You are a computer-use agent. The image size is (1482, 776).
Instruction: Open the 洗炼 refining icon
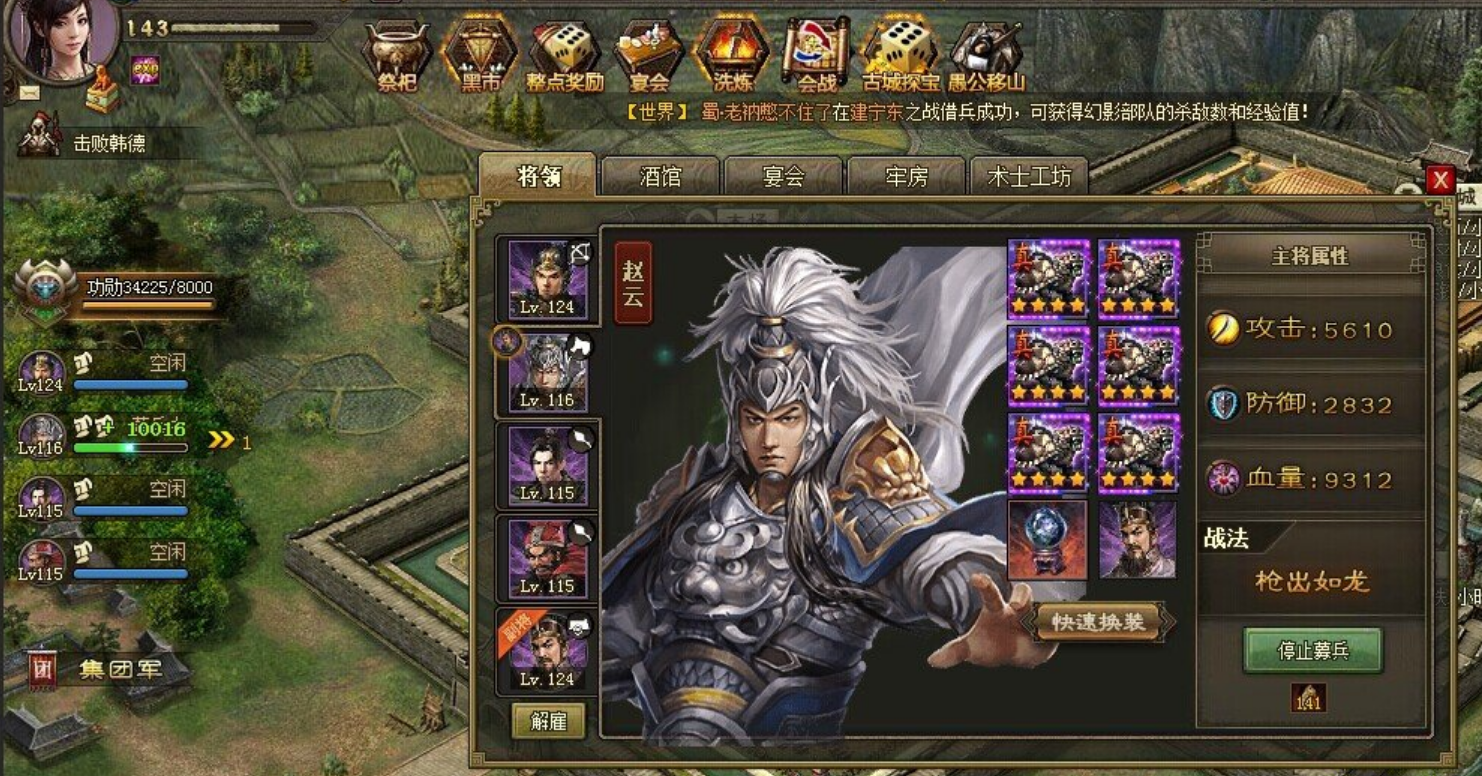pyautogui.click(x=732, y=55)
